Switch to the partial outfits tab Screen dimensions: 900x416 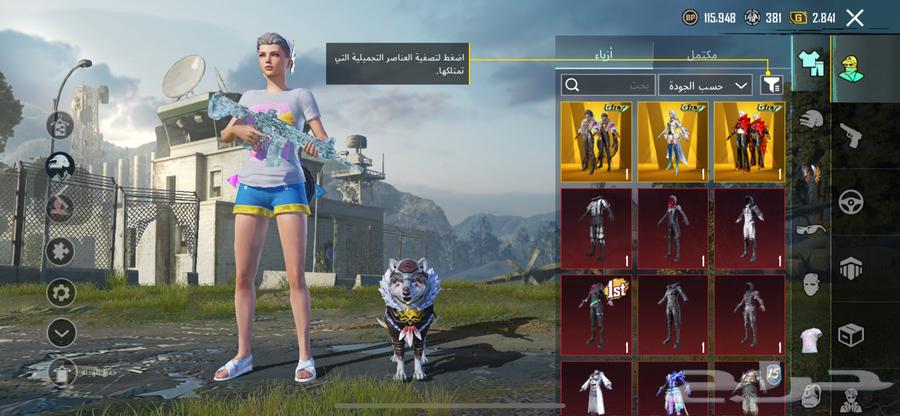coord(604,53)
